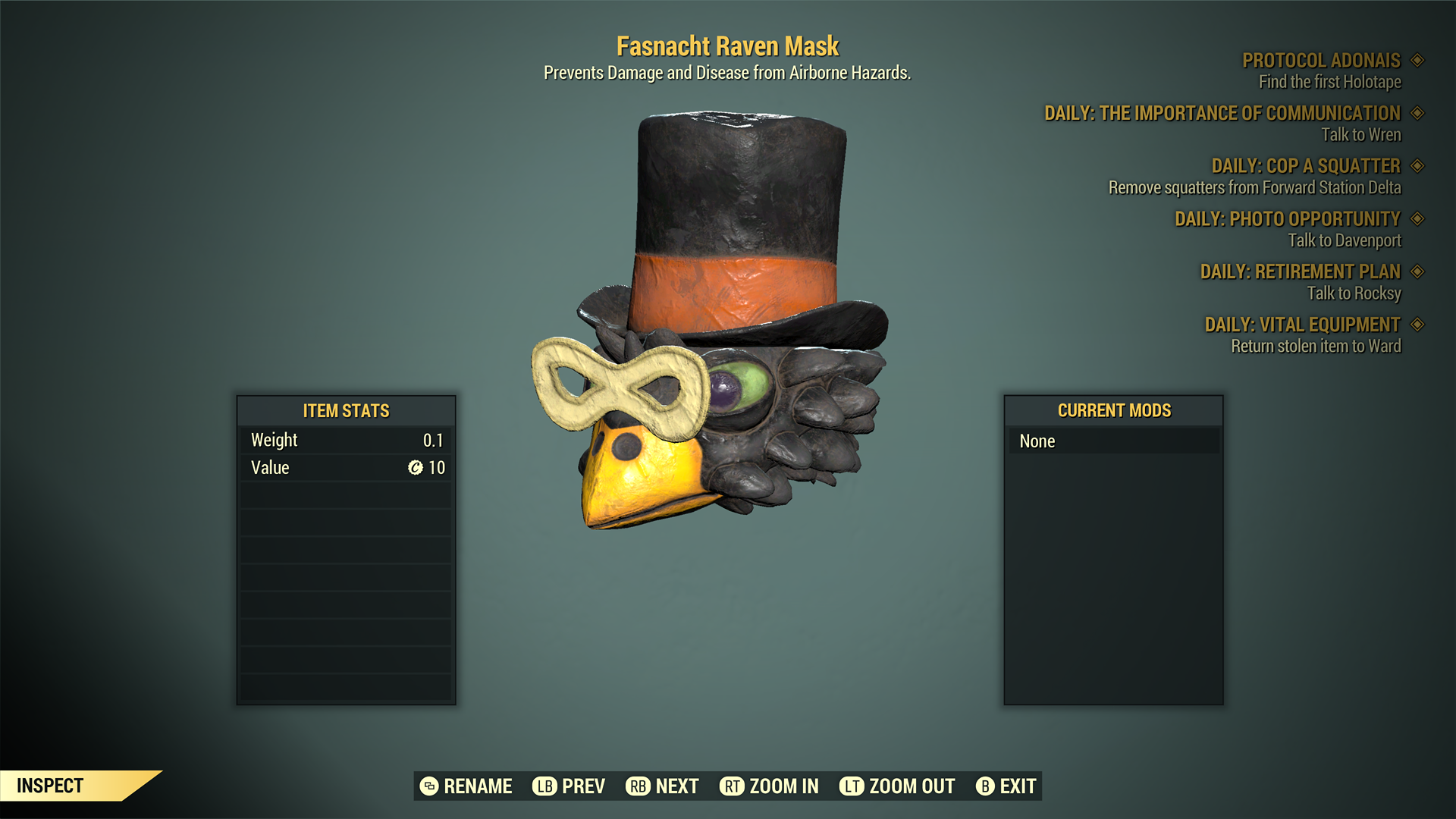This screenshot has height=819, width=1456.
Task: Select the Protocol Adonais quest tracker
Action: point(1321,61)
